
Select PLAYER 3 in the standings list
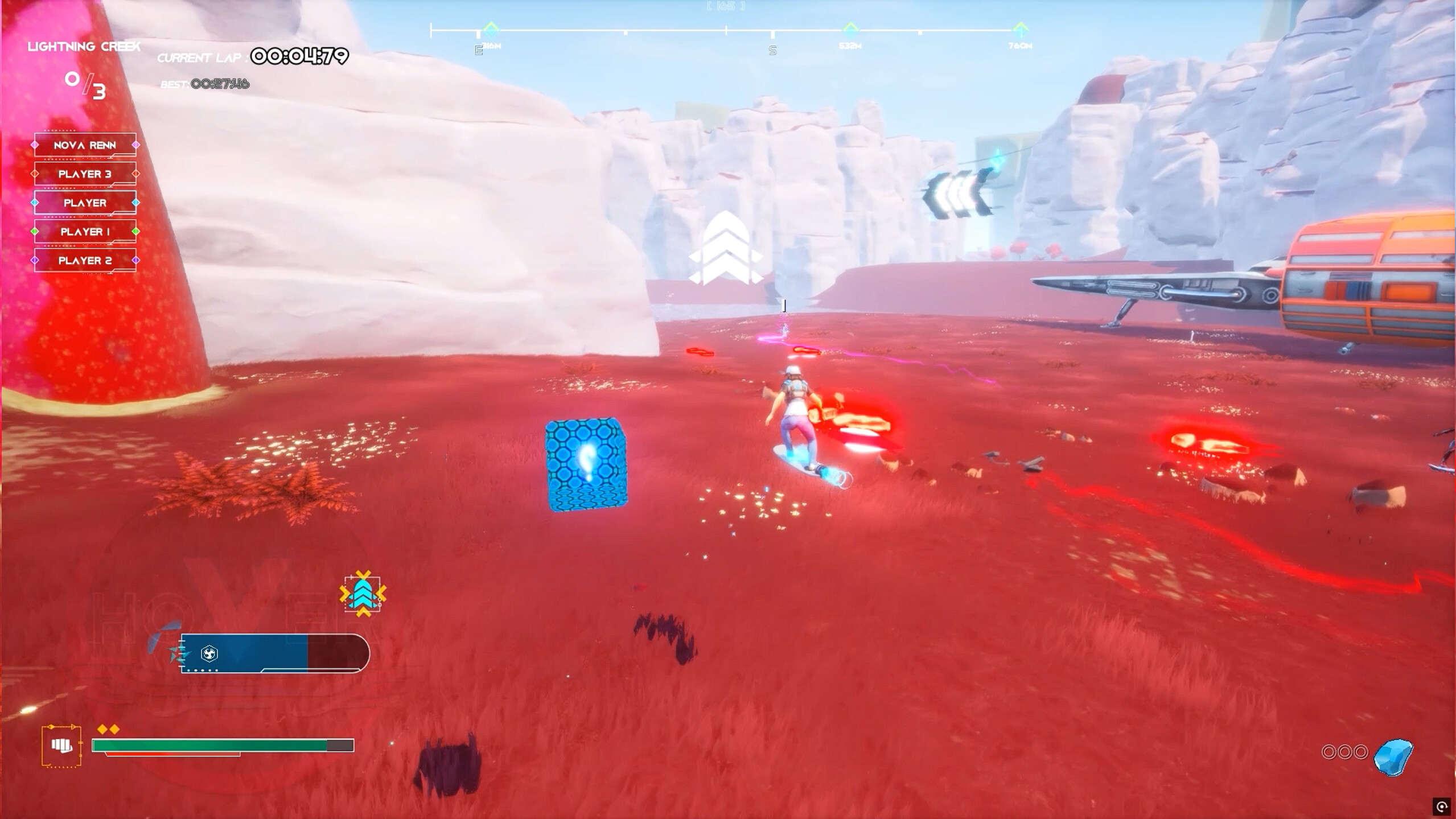point(85,174)
